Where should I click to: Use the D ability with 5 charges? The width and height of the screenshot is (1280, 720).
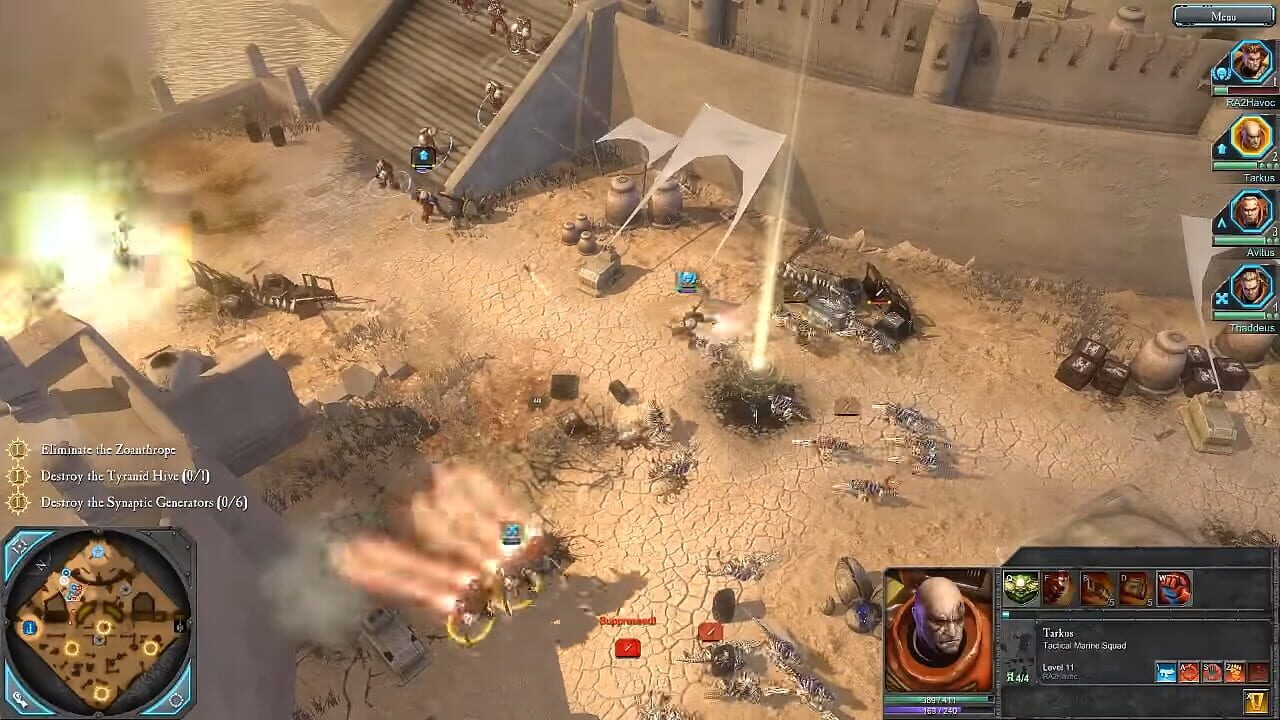coord(1134,588)
